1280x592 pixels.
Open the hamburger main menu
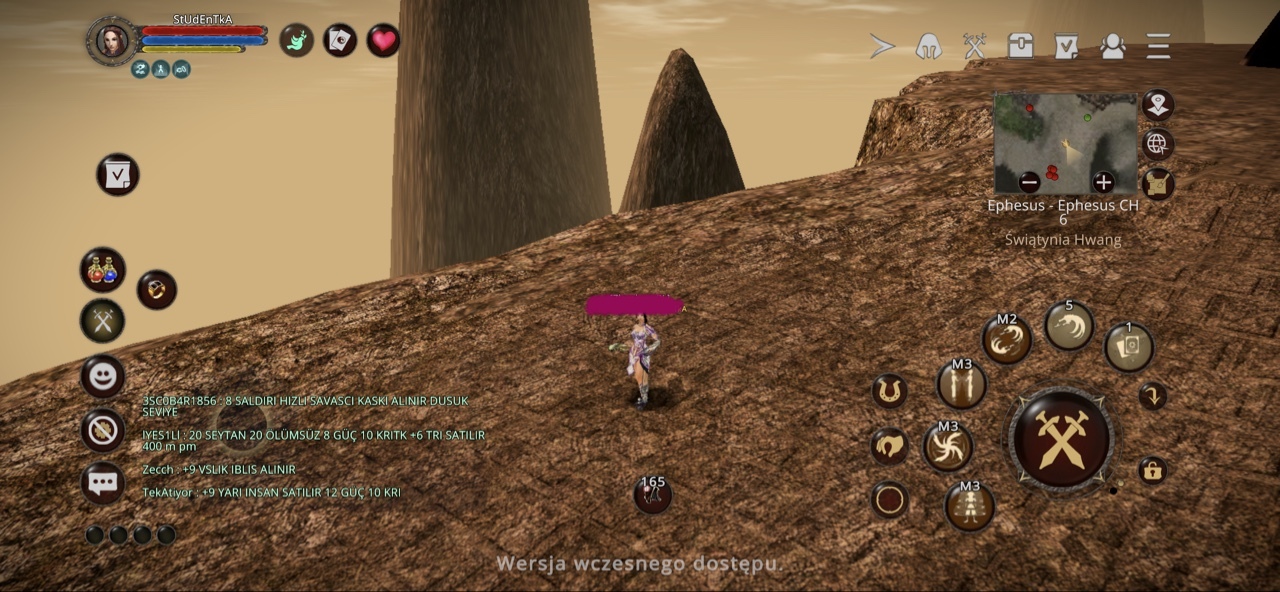tap(1158, 46)
